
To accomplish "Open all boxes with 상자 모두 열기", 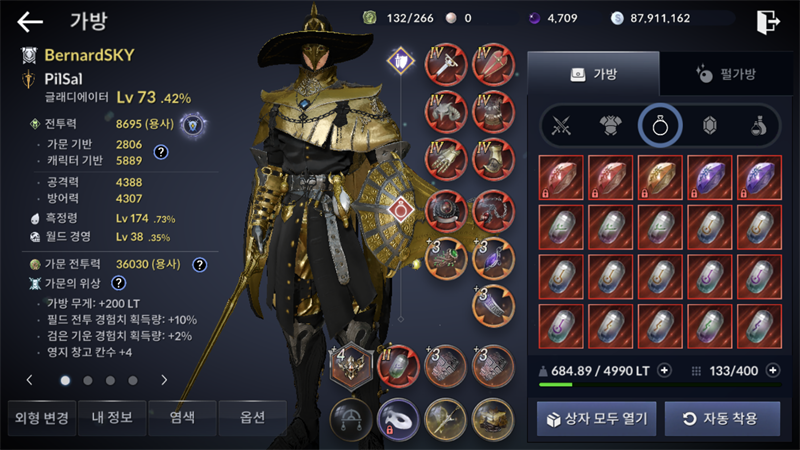I will pyautogui.click(x=596, y=417).
